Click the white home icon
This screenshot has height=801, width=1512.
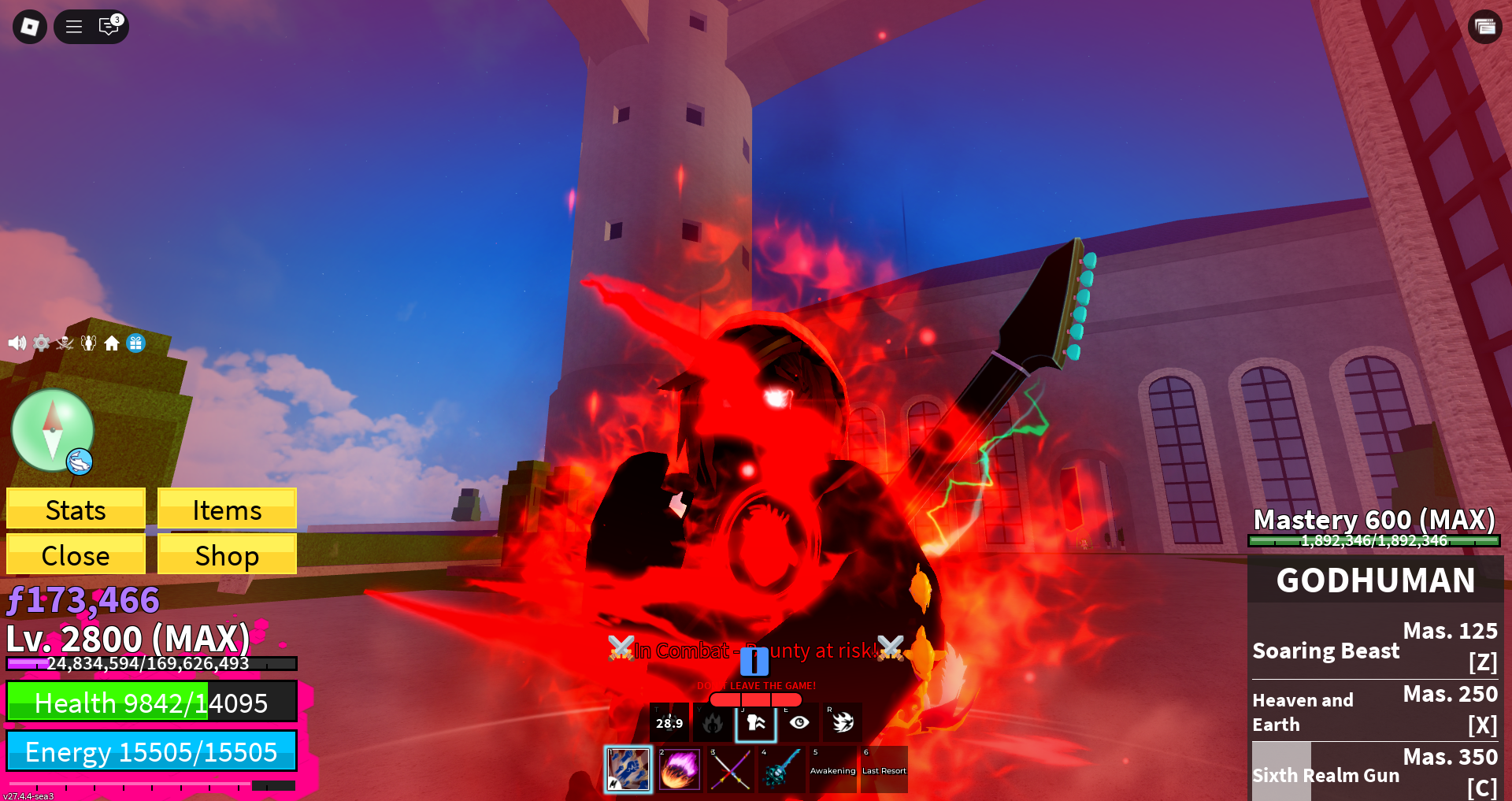112,343
